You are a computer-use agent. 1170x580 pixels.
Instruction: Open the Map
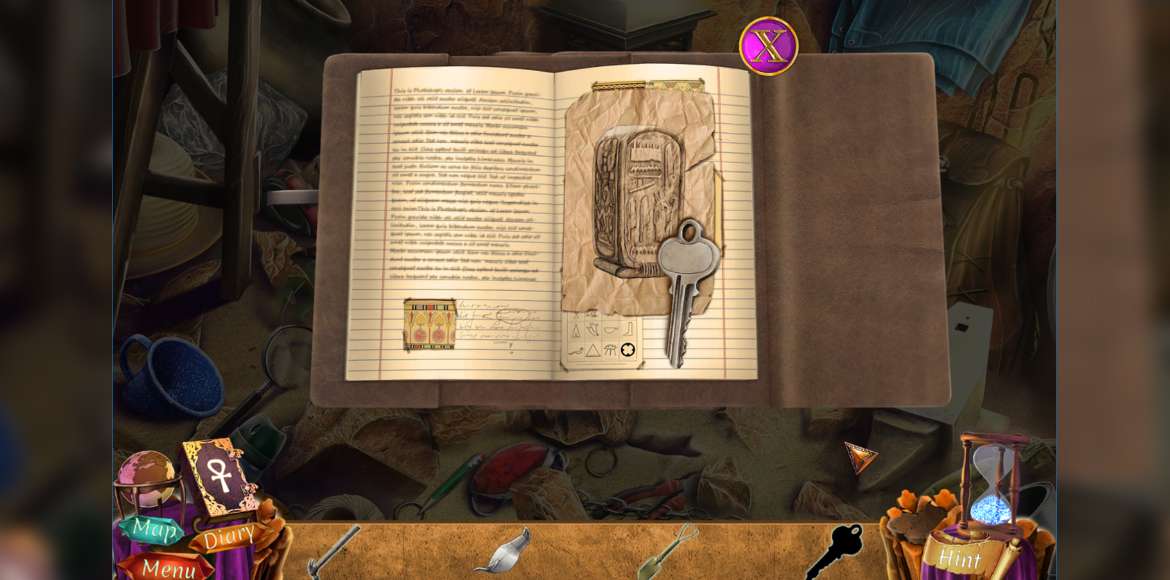(x=152, y=528)
